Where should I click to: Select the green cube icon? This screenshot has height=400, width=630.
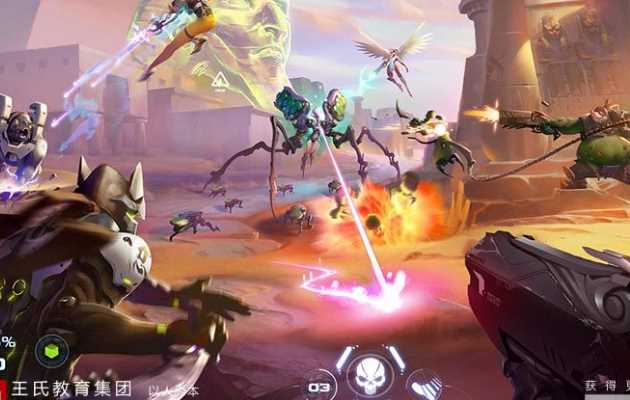pos(52,350)
